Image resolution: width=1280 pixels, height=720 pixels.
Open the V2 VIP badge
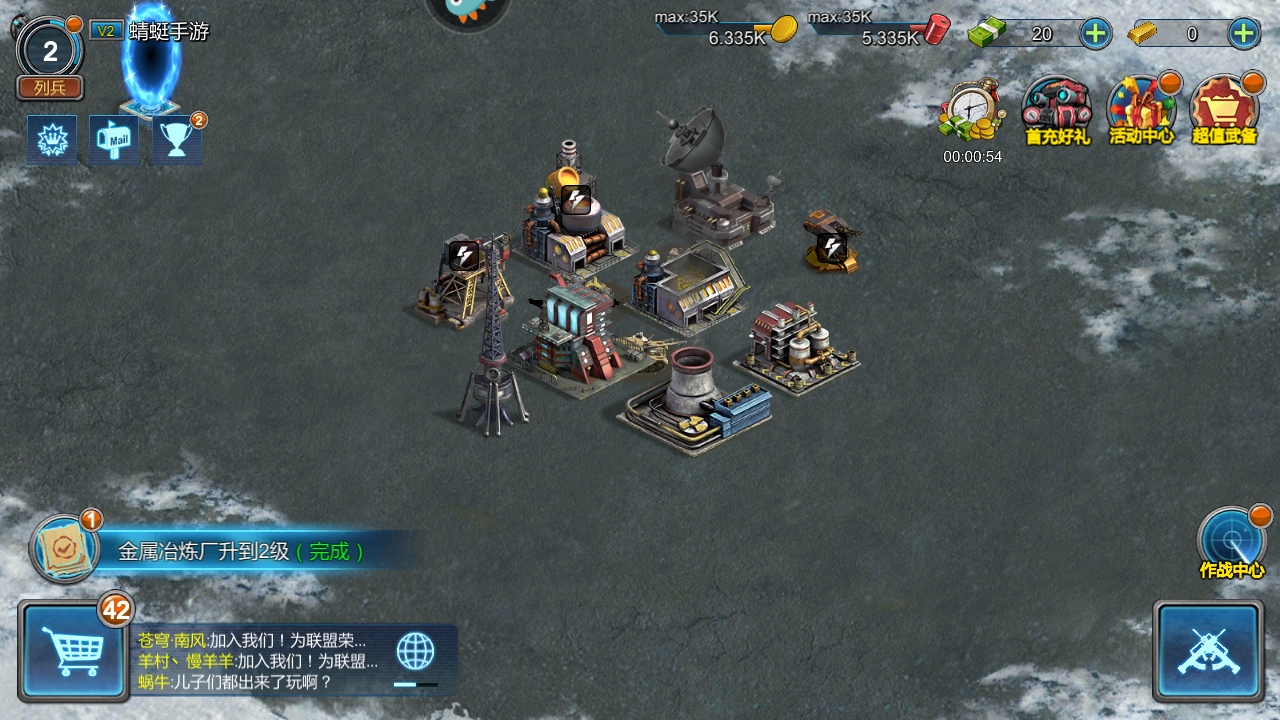(105, 31)
